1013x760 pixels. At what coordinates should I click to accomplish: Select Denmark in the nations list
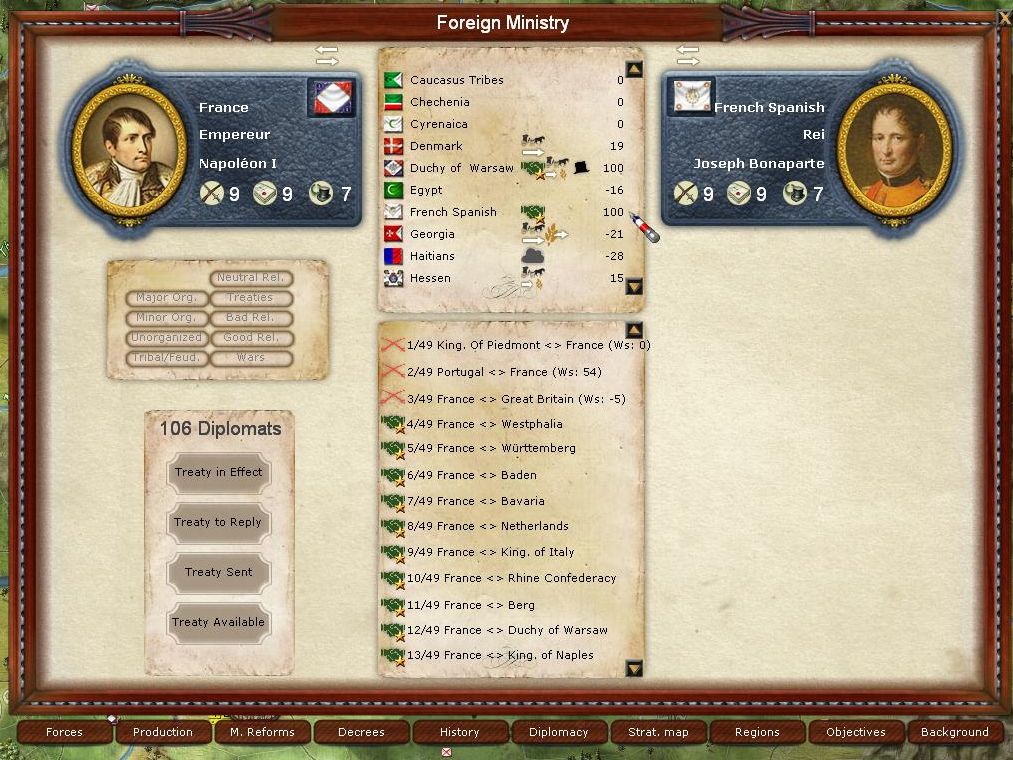(x=436, y=146)
